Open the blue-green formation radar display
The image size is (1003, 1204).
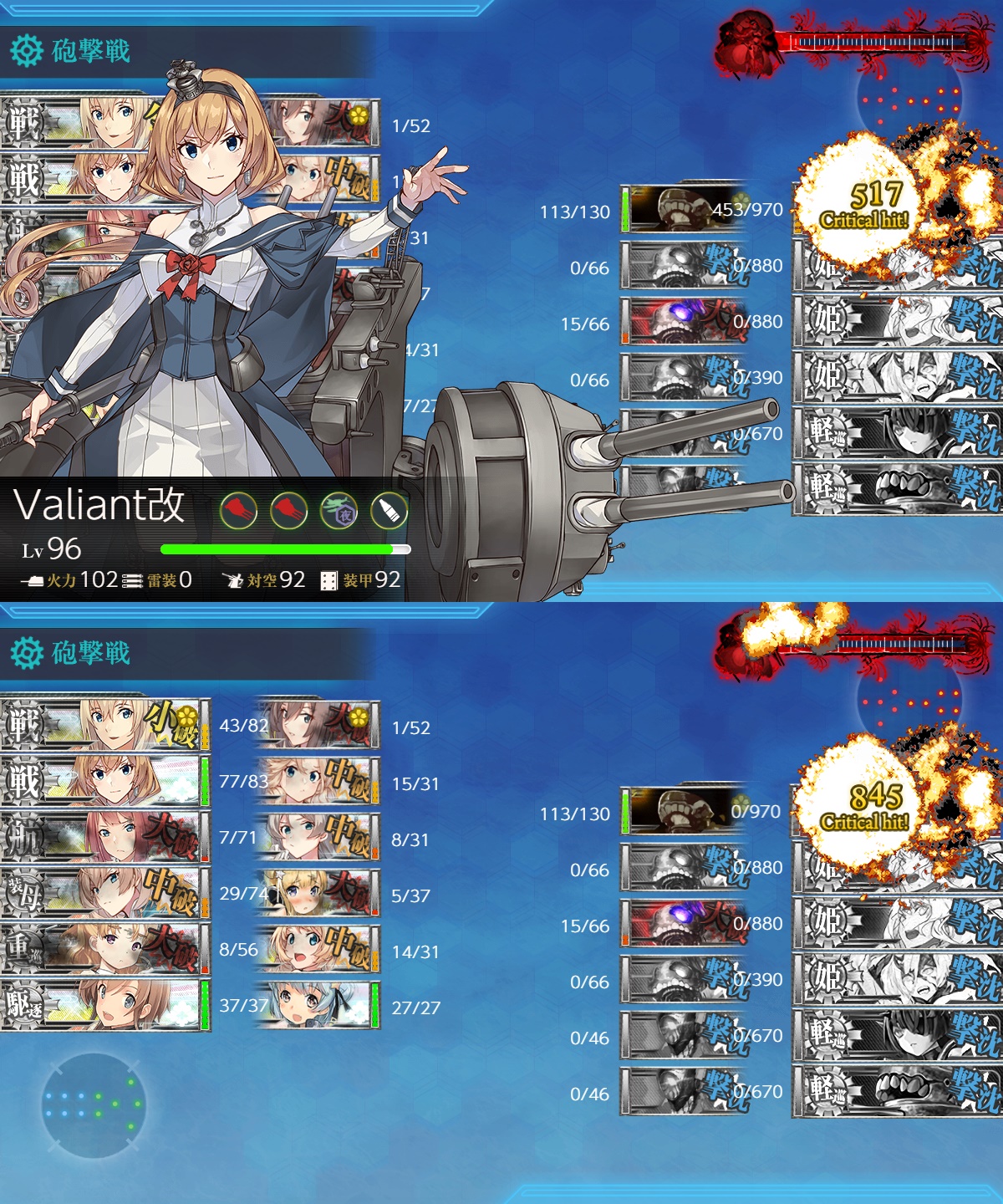(94, 1105)
